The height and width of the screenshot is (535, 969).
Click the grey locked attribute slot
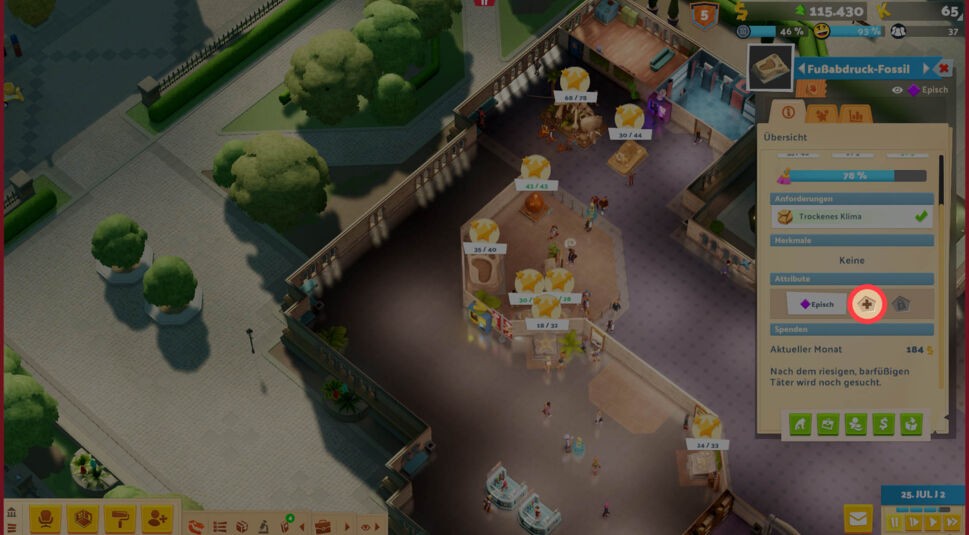pos(900,304)
